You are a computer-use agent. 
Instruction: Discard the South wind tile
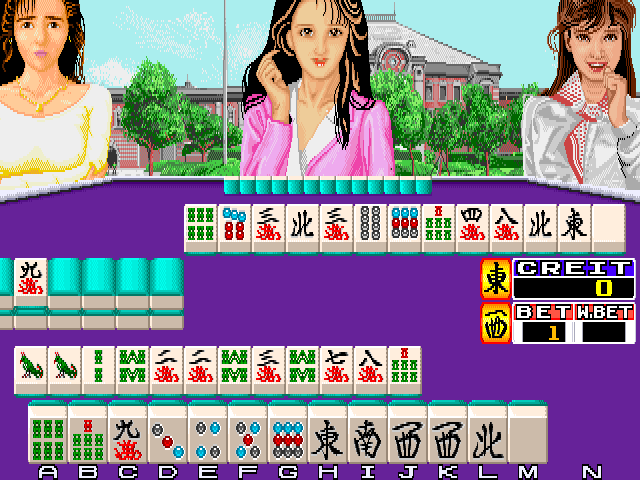[367, 434]
